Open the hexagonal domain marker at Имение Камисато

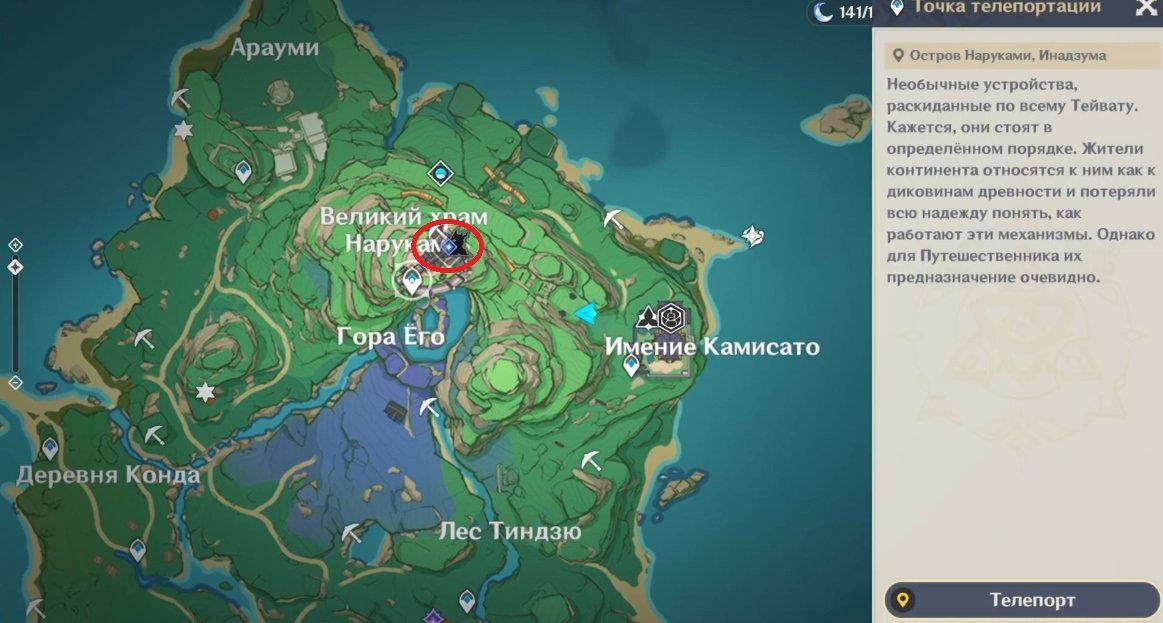click(x=670, y=317)
